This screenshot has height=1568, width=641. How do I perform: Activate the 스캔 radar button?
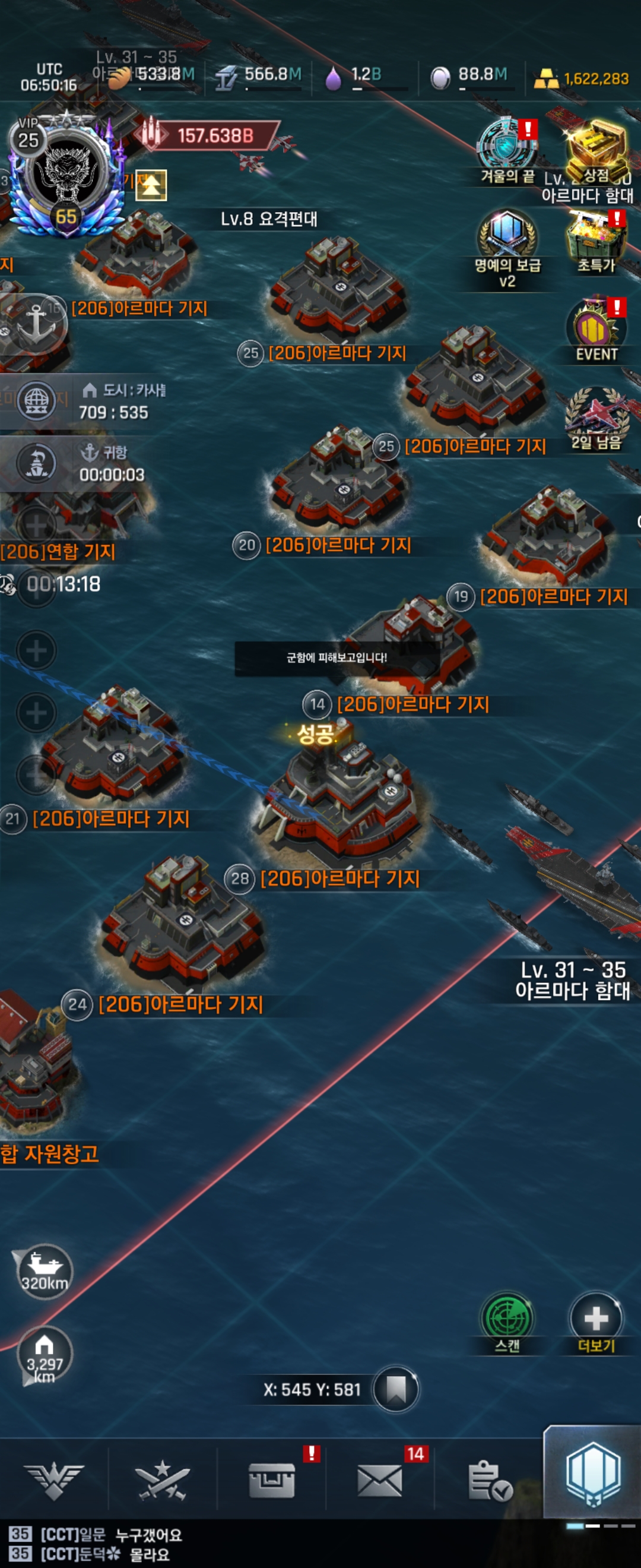[507, 1319]
